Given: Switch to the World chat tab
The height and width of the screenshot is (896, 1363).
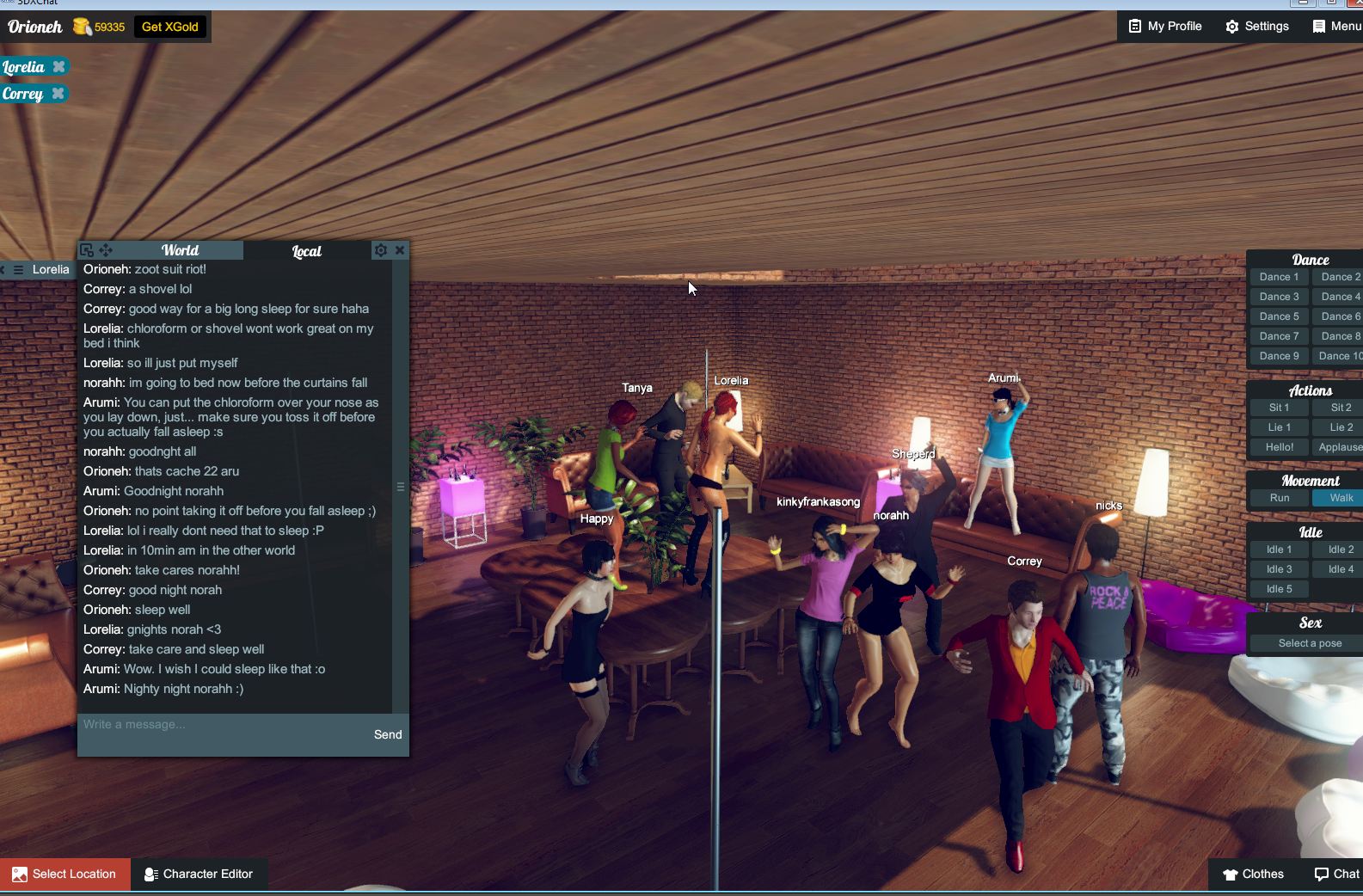Looking at the screenshot, I should [180, 250].
